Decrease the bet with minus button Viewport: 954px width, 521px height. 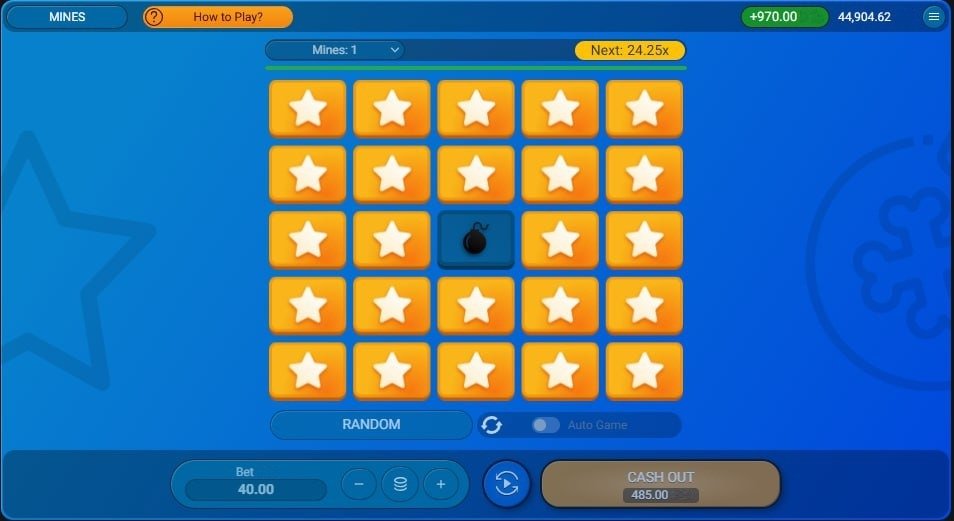click(x=359, y=485)
